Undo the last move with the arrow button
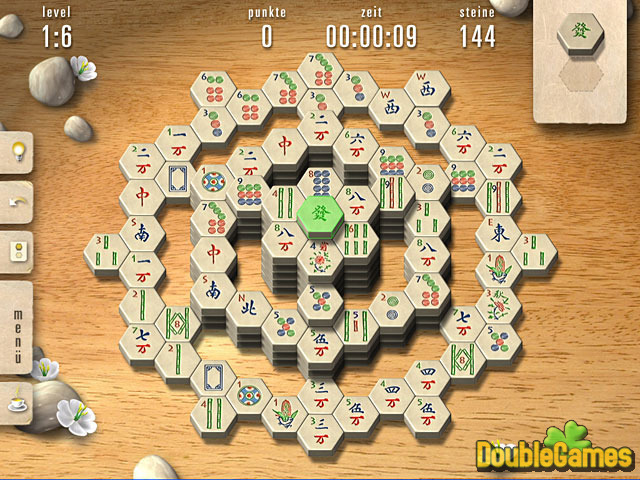This screenshot has height=480, width=640. [x=17, y=200]
